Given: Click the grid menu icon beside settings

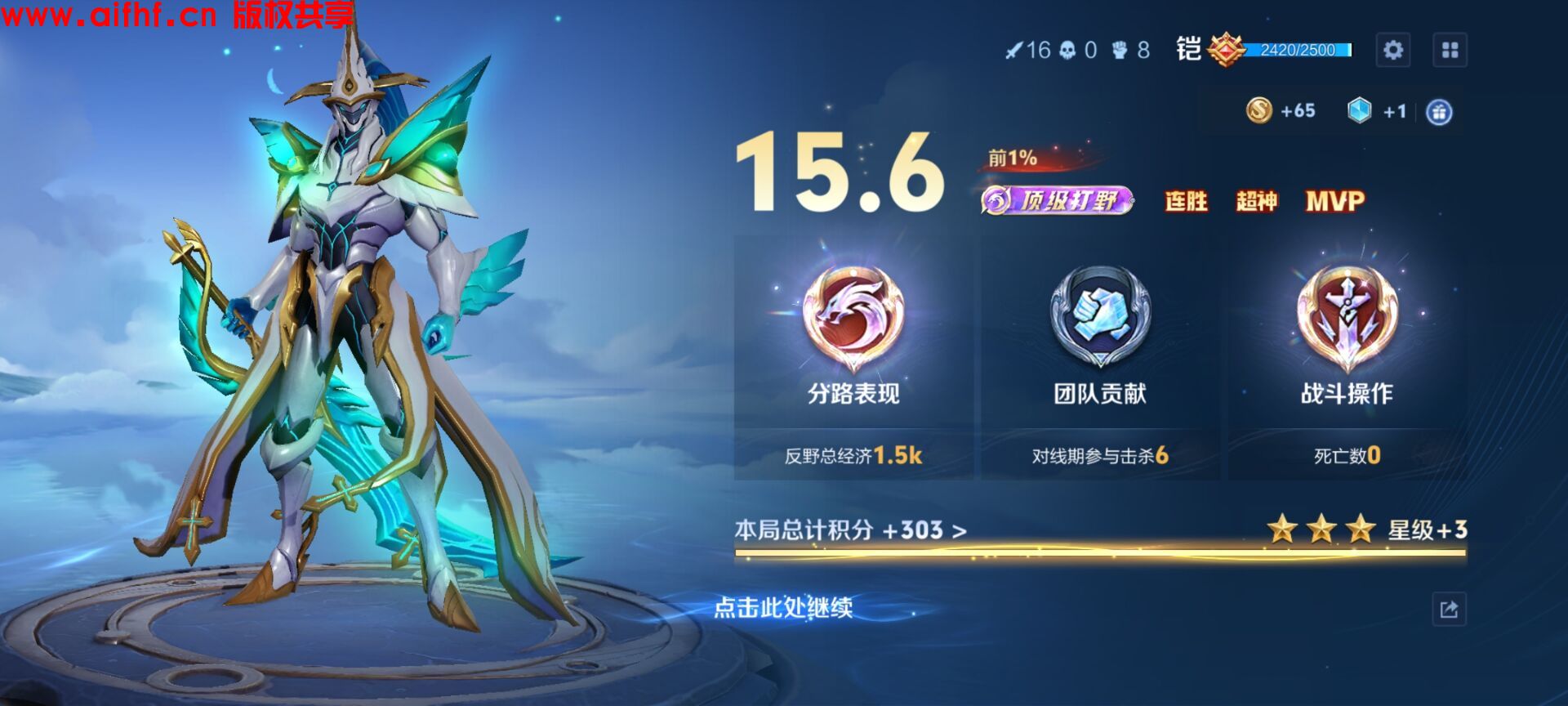Looking at the screenshot, I should (1450, 49).
